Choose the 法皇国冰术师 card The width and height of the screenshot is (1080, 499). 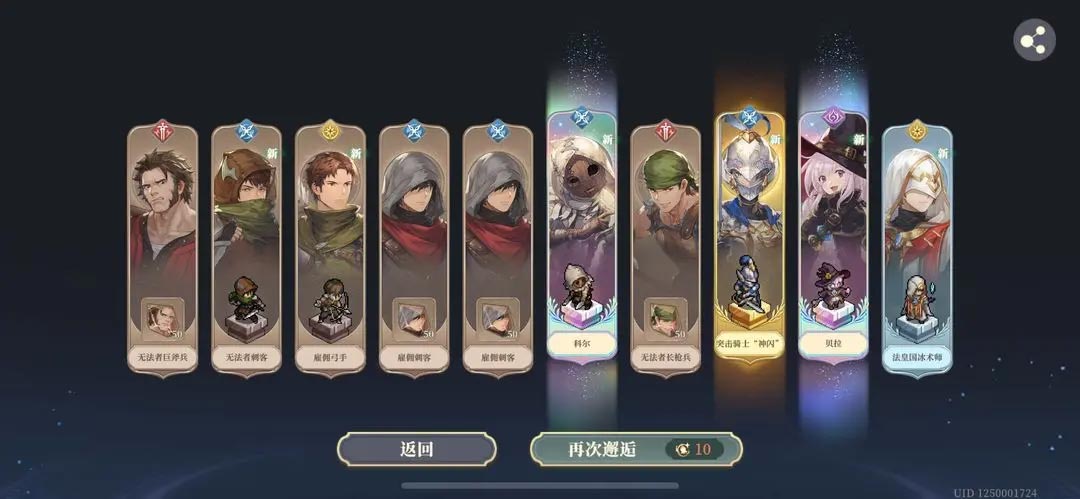[x=918, y=250]
